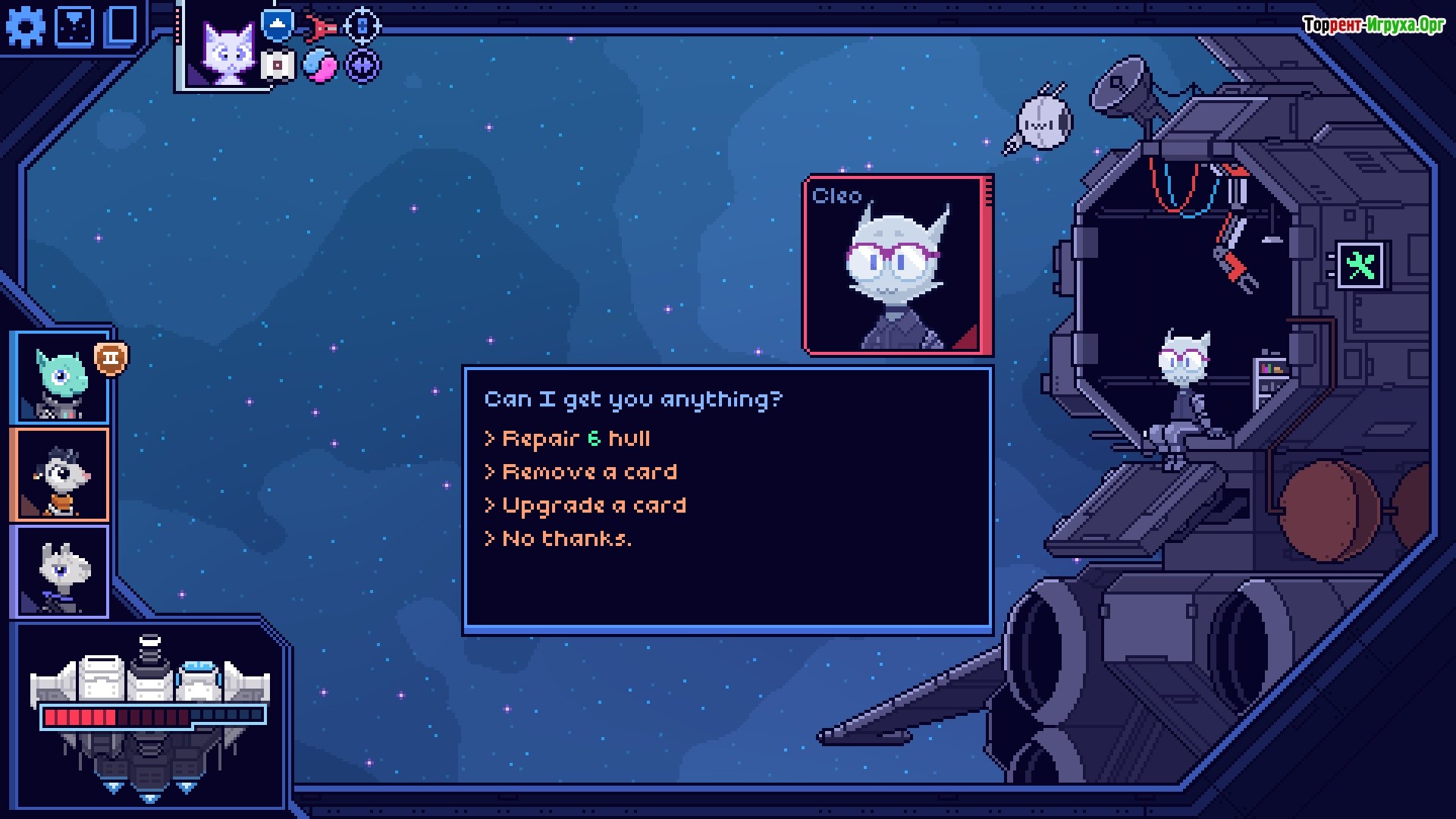Inspect the blue shield artifact
Image resolution: width=1456 pixels, height=819 pixels.
pos(278,24)
